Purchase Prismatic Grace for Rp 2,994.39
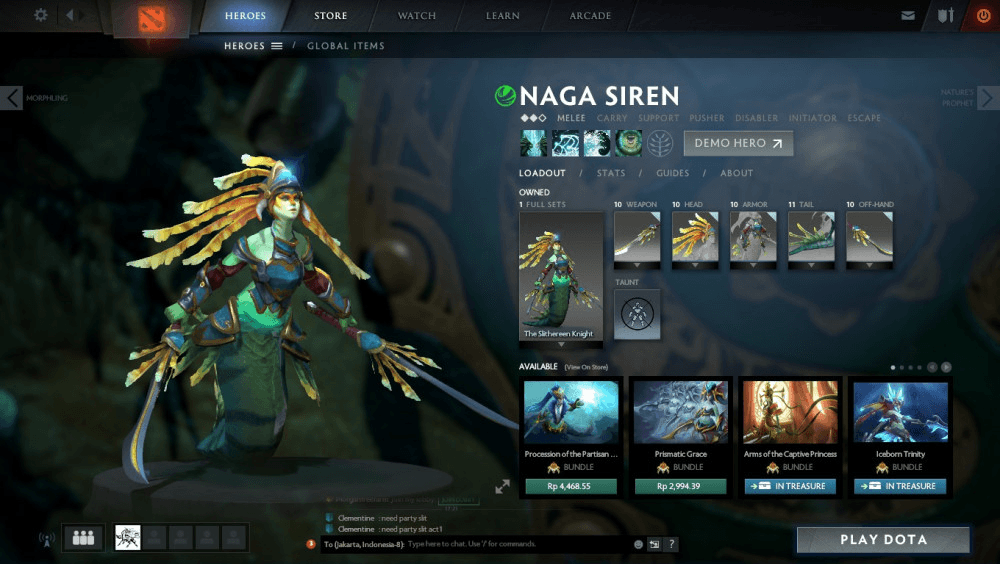The image size is (1000, 564). pyautogui.click(x=681, y=486)
